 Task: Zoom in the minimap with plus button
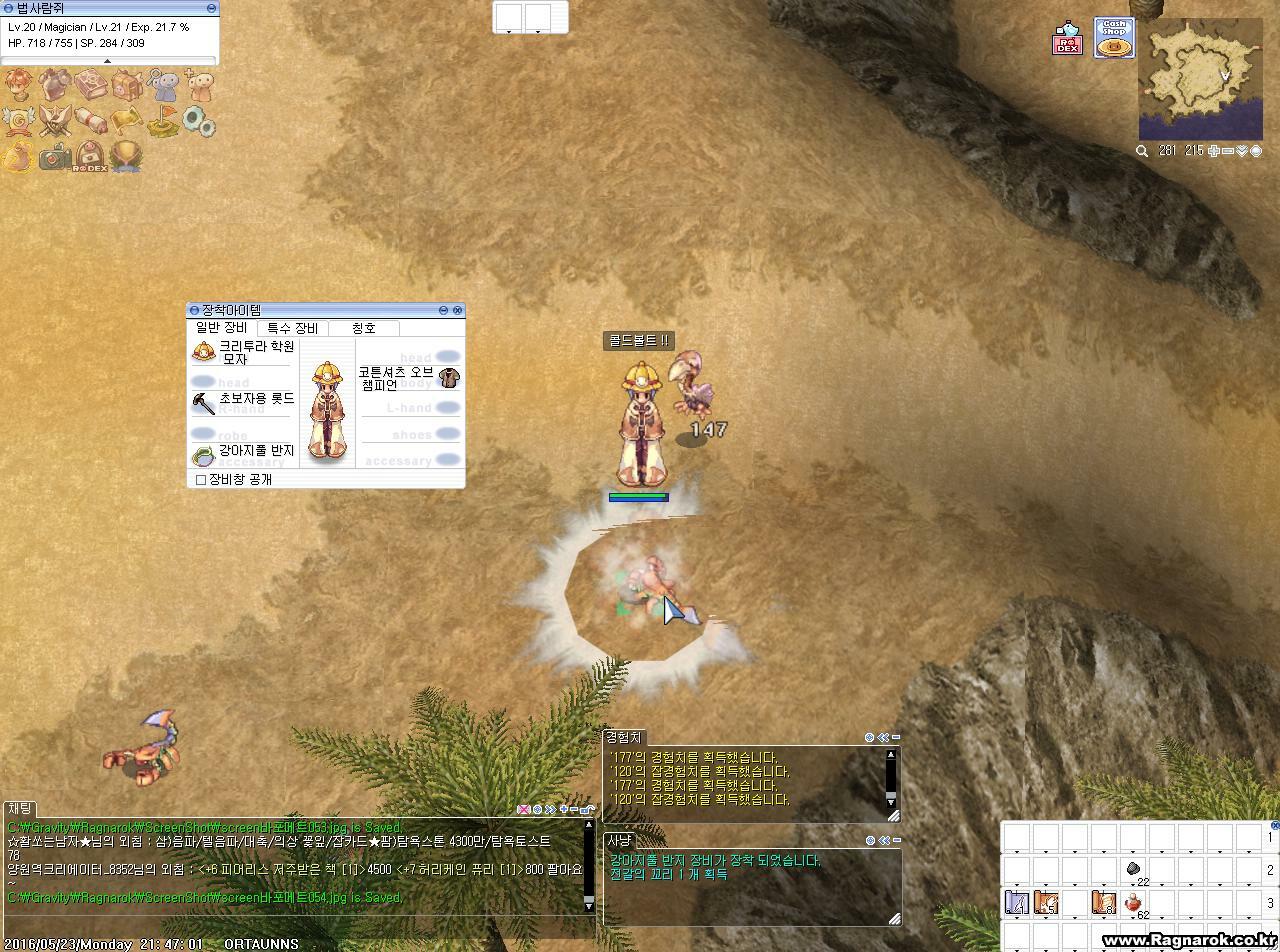click(x=1214, y=151)
